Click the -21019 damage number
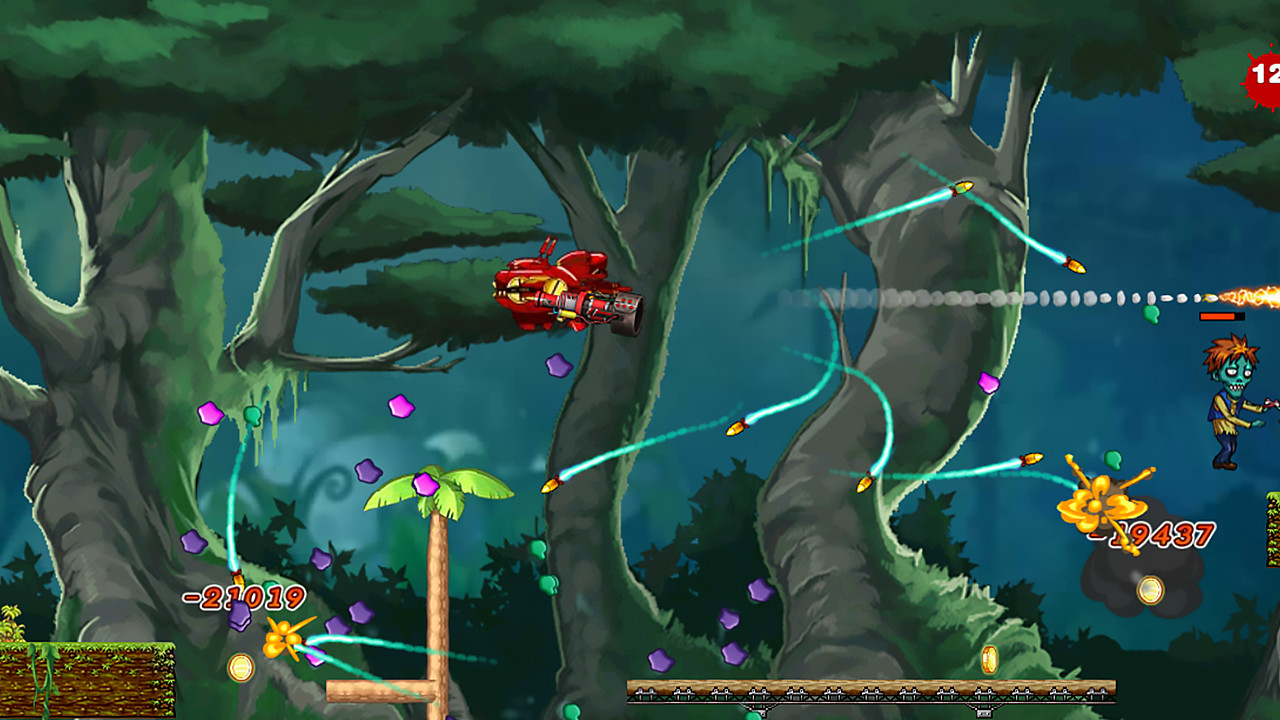This screenshot has height=720, width=1280. [241, 599]
